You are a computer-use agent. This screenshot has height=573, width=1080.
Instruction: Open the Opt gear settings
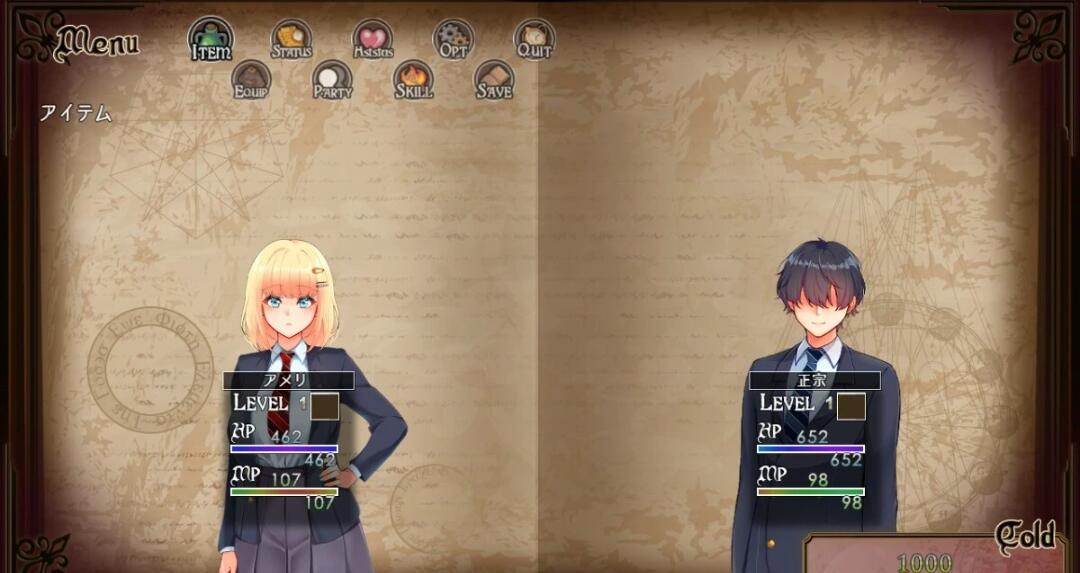[453, 40]
